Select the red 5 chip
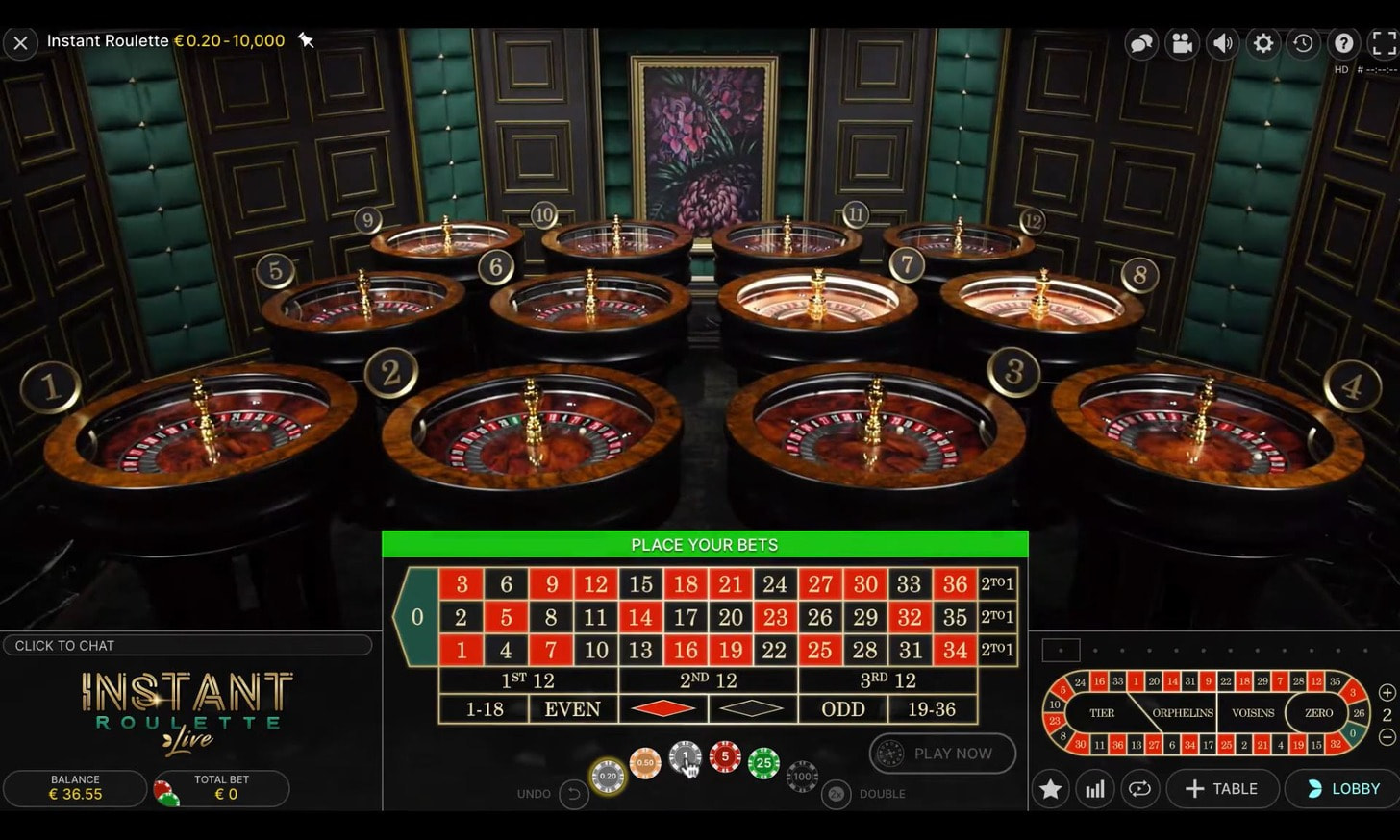This screenshot has height=840, width=1400. 725,756
